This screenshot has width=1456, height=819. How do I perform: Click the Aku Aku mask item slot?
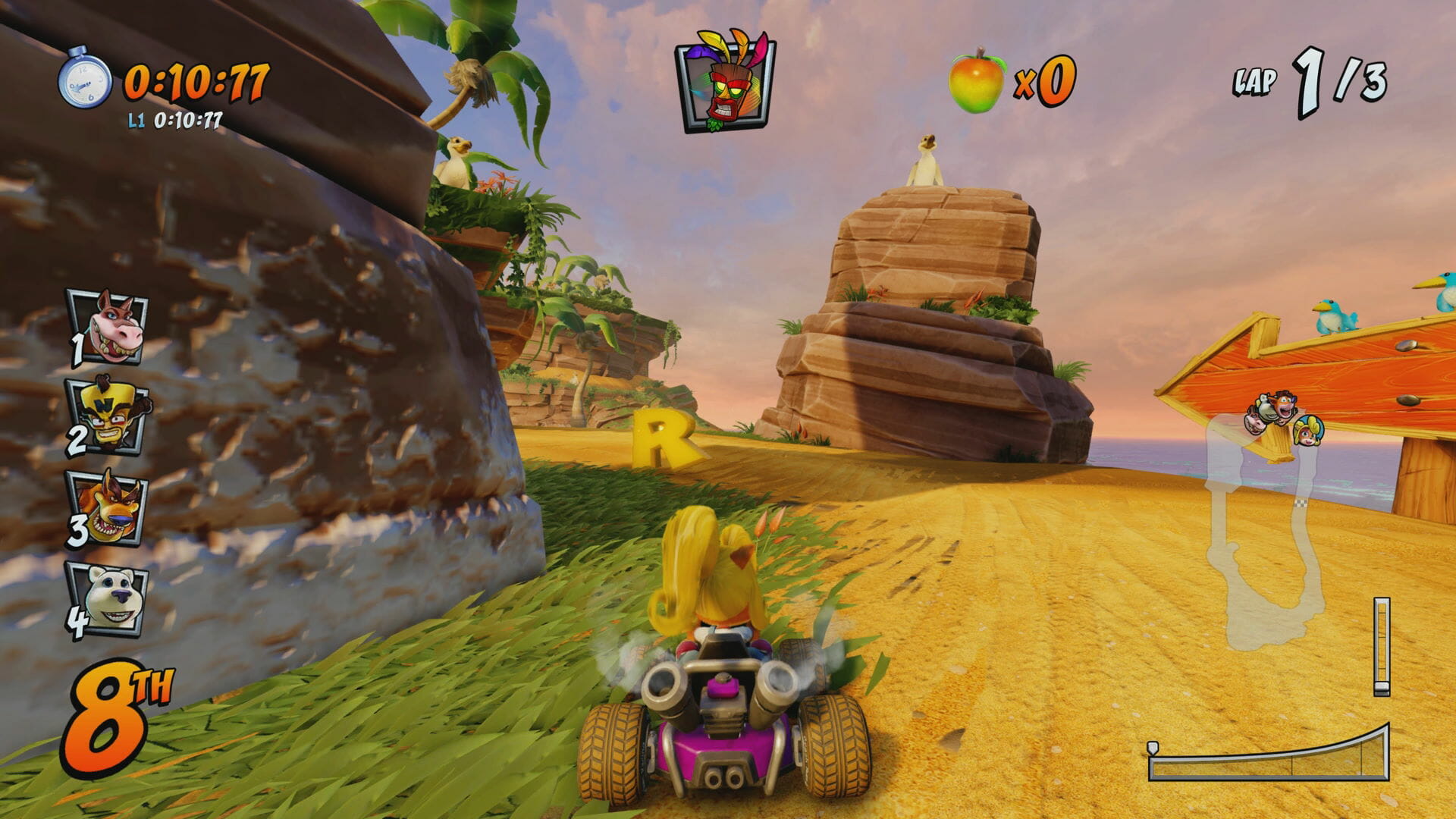726,82
